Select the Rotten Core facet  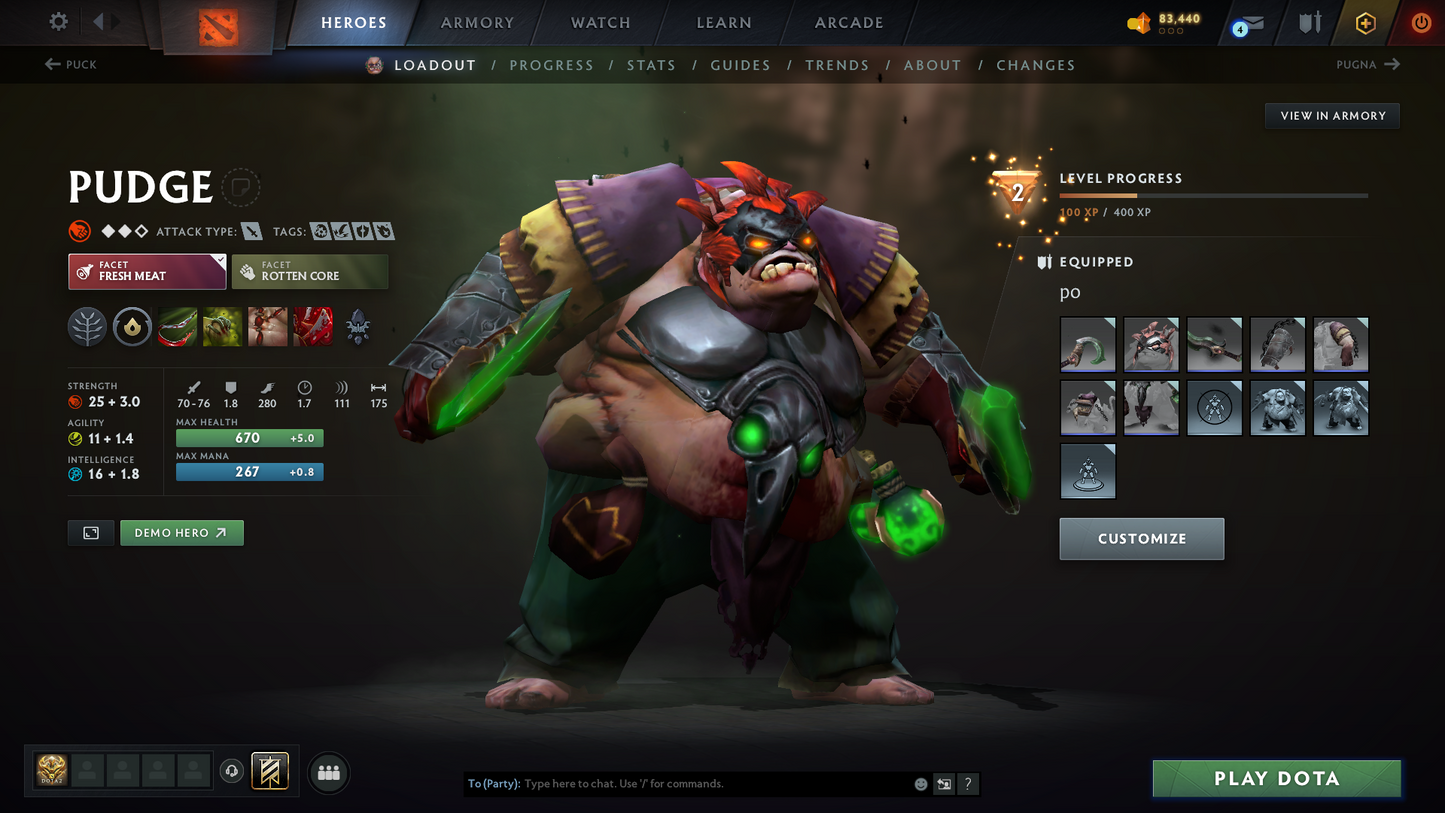click(310, 271)
